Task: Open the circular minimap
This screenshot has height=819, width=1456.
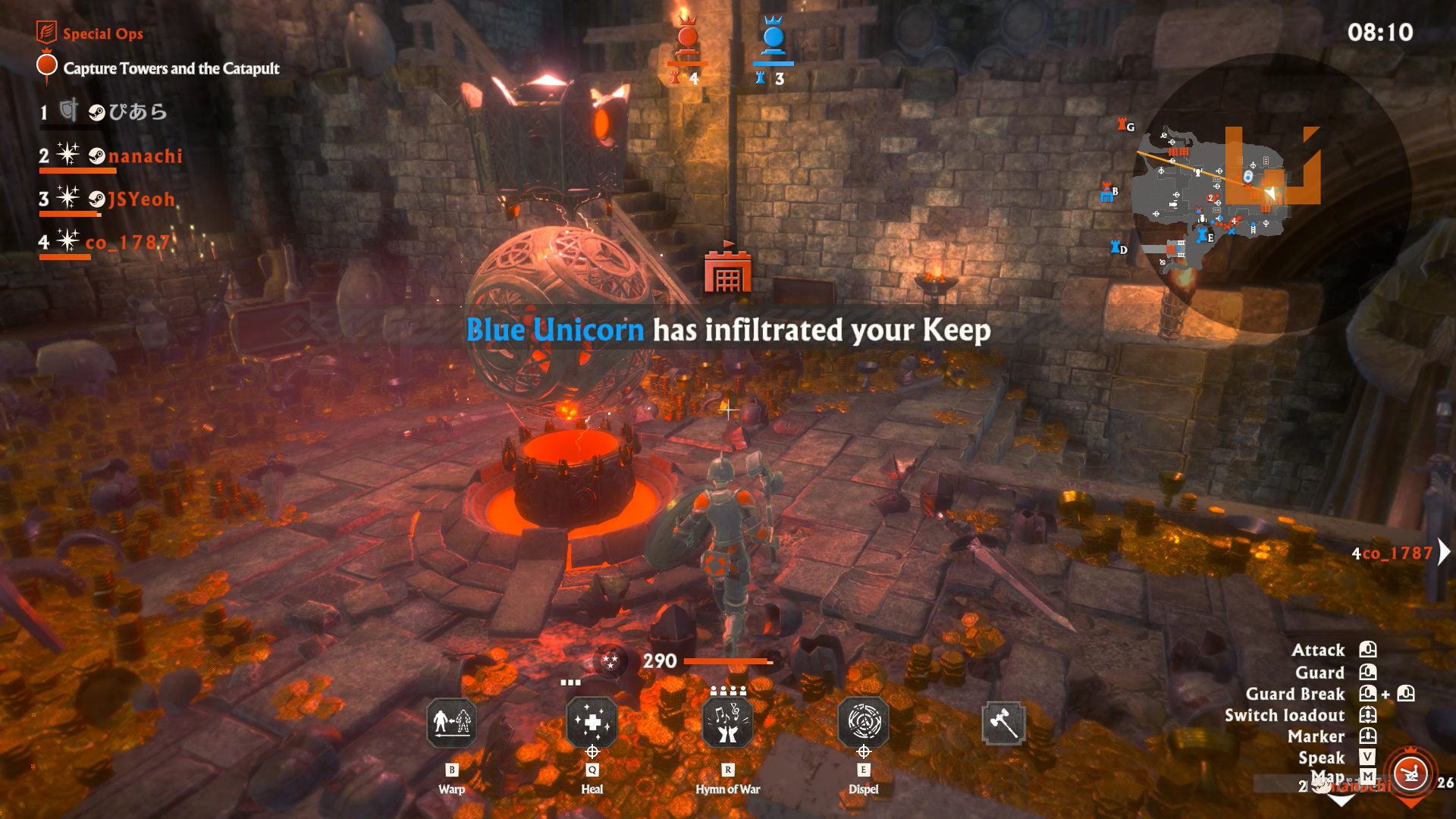Action: click(1244, 190)
